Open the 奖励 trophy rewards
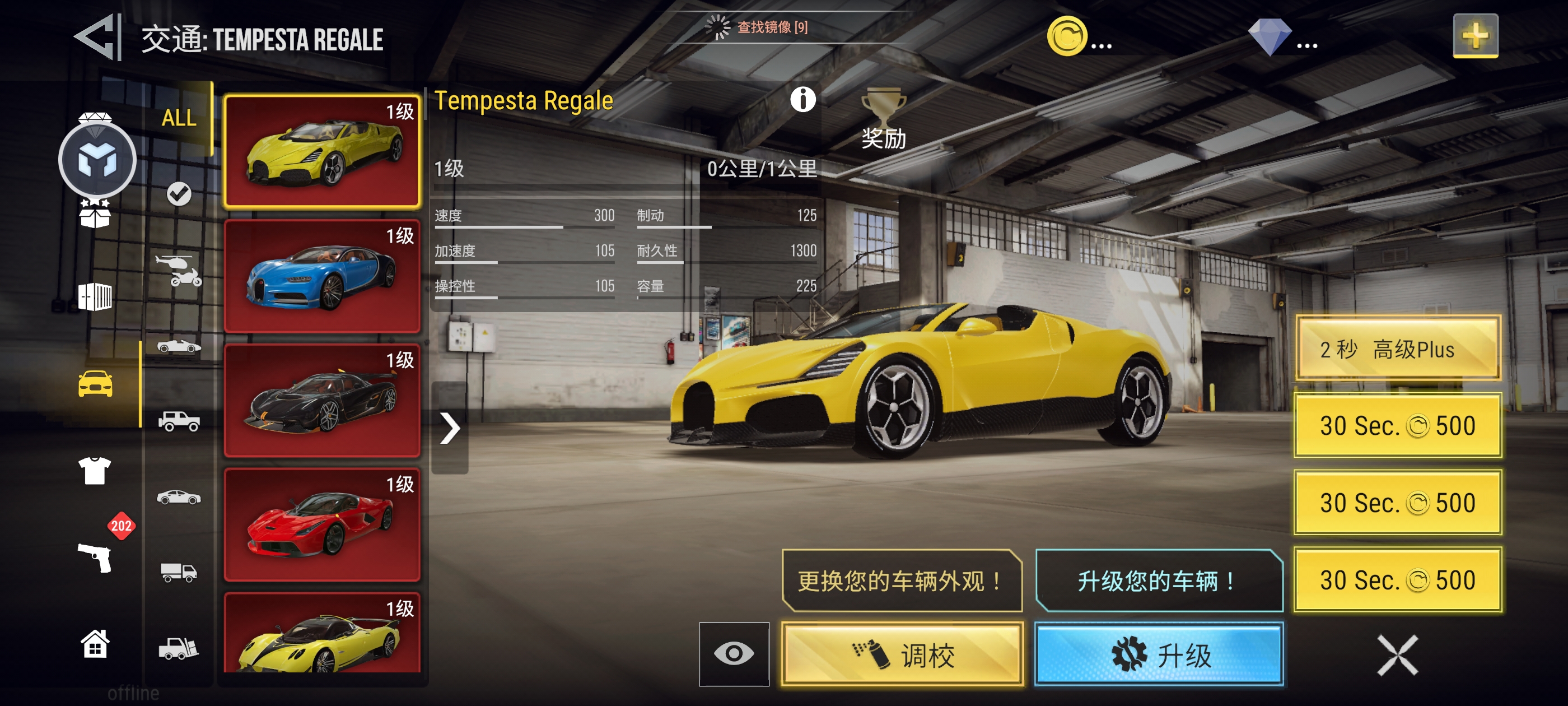Image resolution: width=1568 pixels, height=706 pixels. pyautogui.click(x=883, y=119)
